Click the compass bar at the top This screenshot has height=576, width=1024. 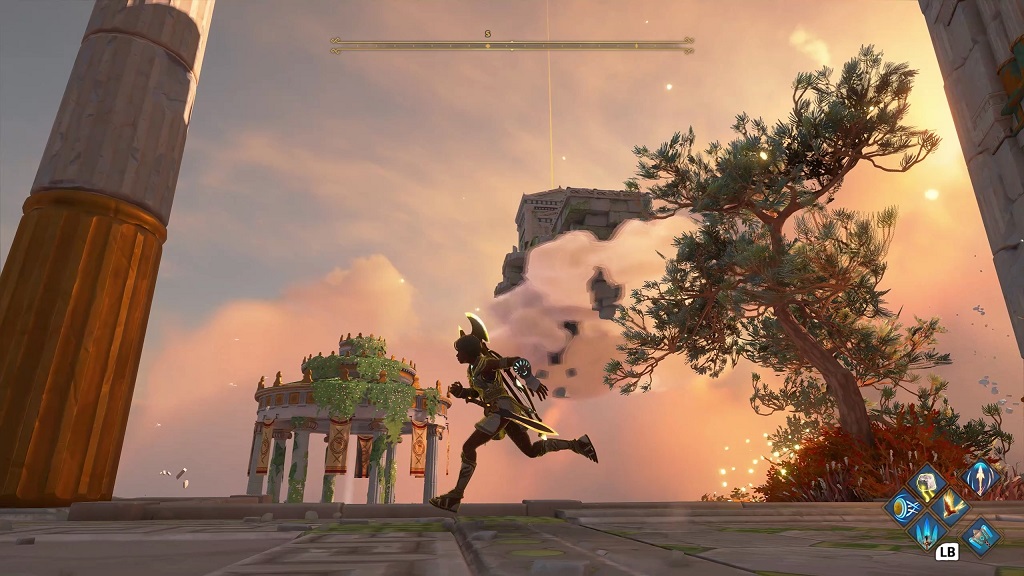(512, 45)
